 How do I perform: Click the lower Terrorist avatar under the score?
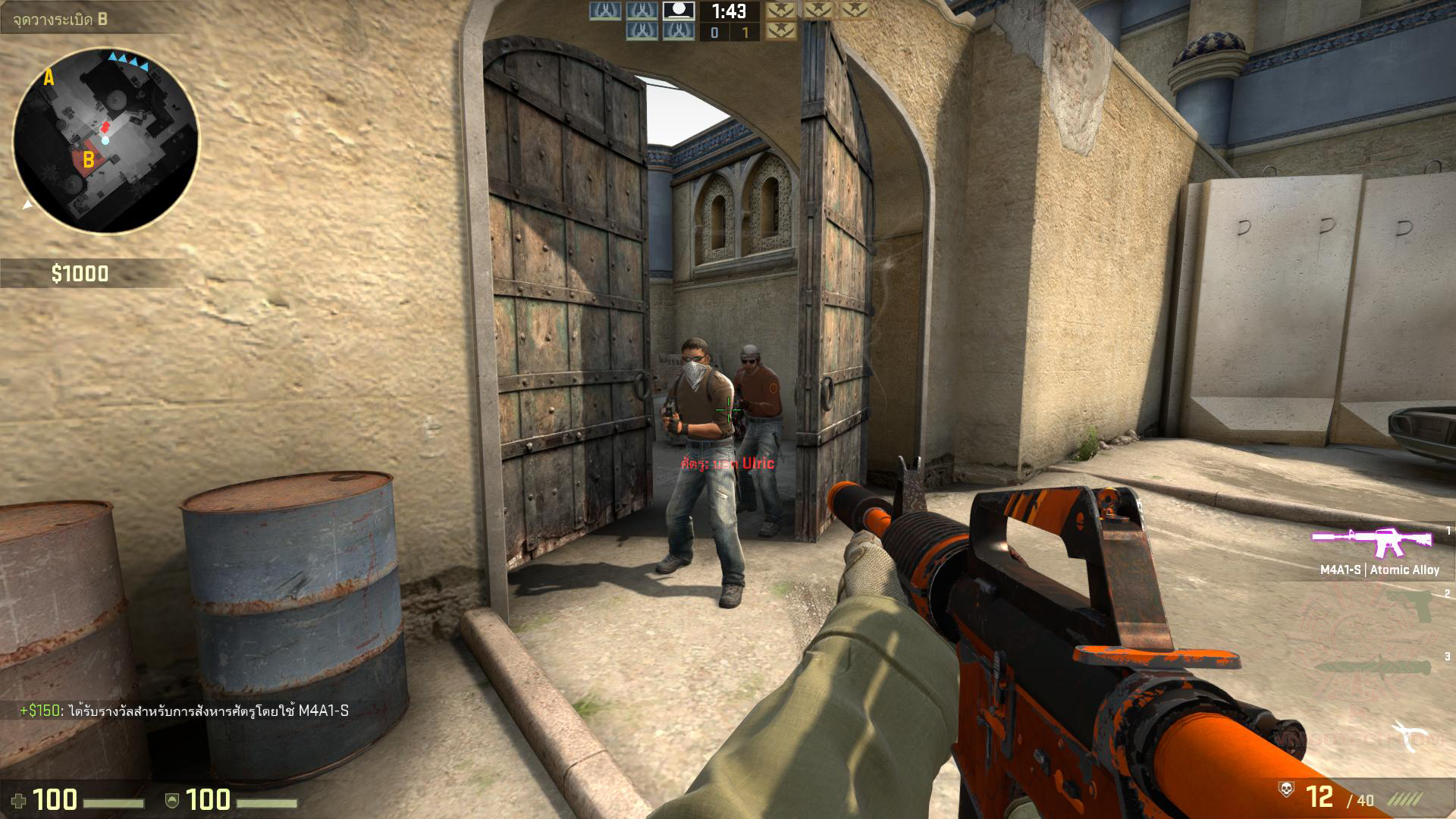tap(782, 32)
